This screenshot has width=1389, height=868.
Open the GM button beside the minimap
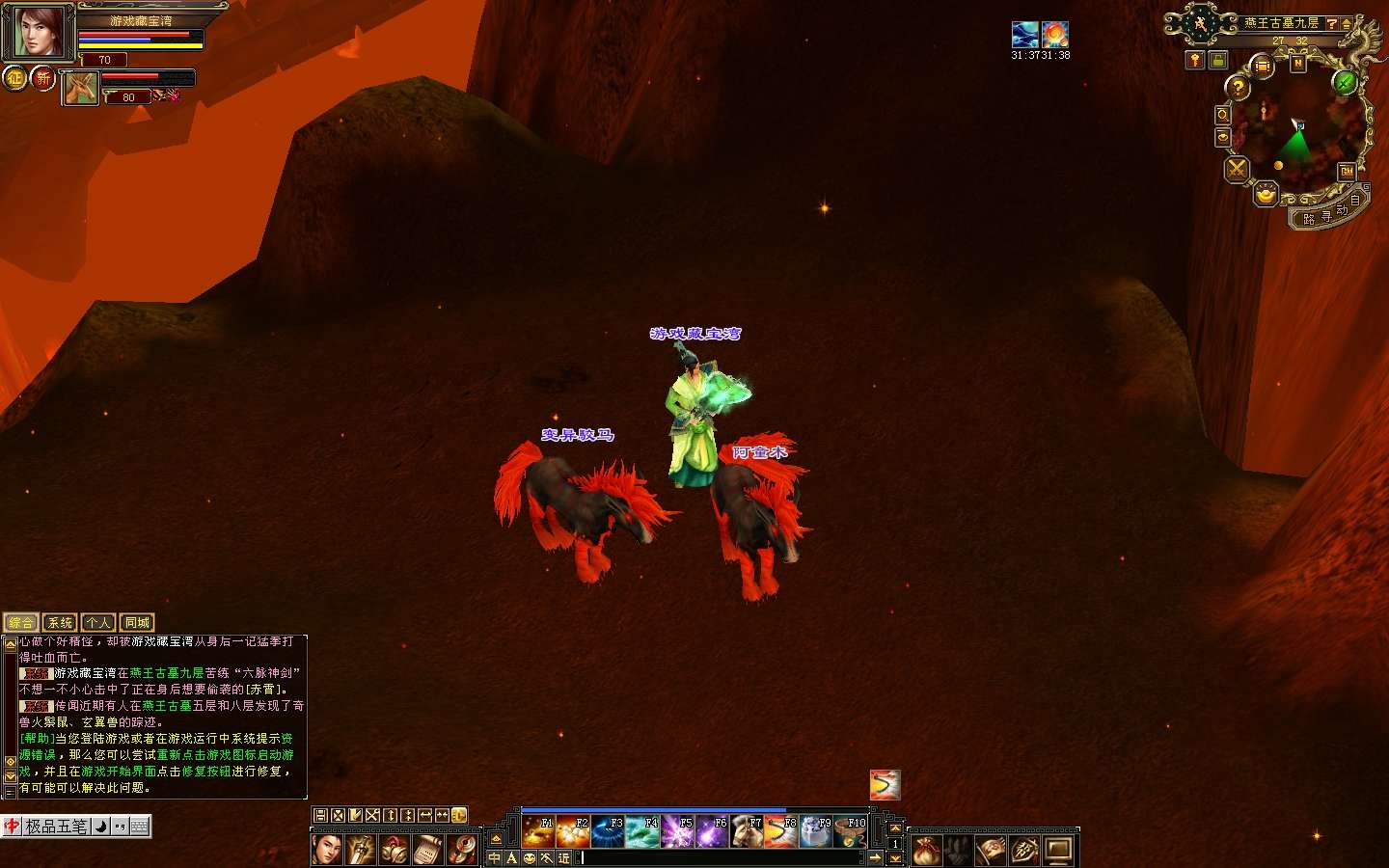pyautogui.click(x=1347, y=172)
